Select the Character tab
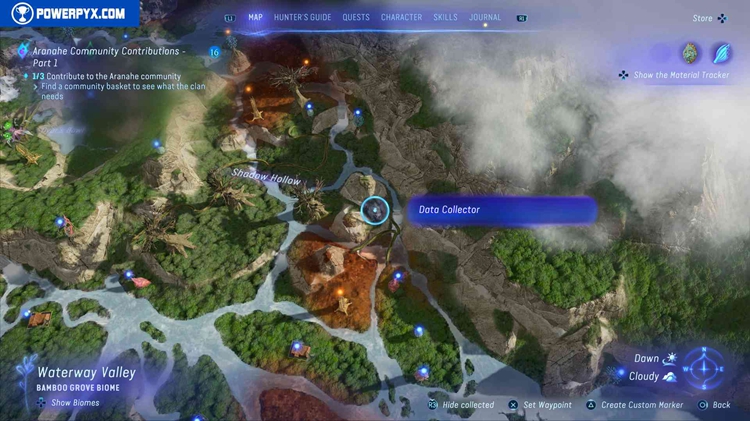This screenshot has height=421, width=750. pos(401,17)
